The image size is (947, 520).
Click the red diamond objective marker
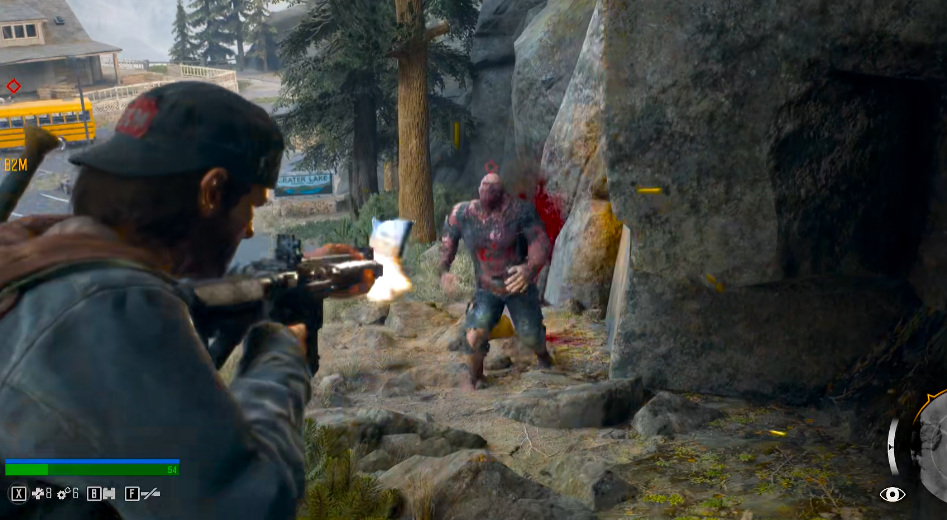click(13, 86)
